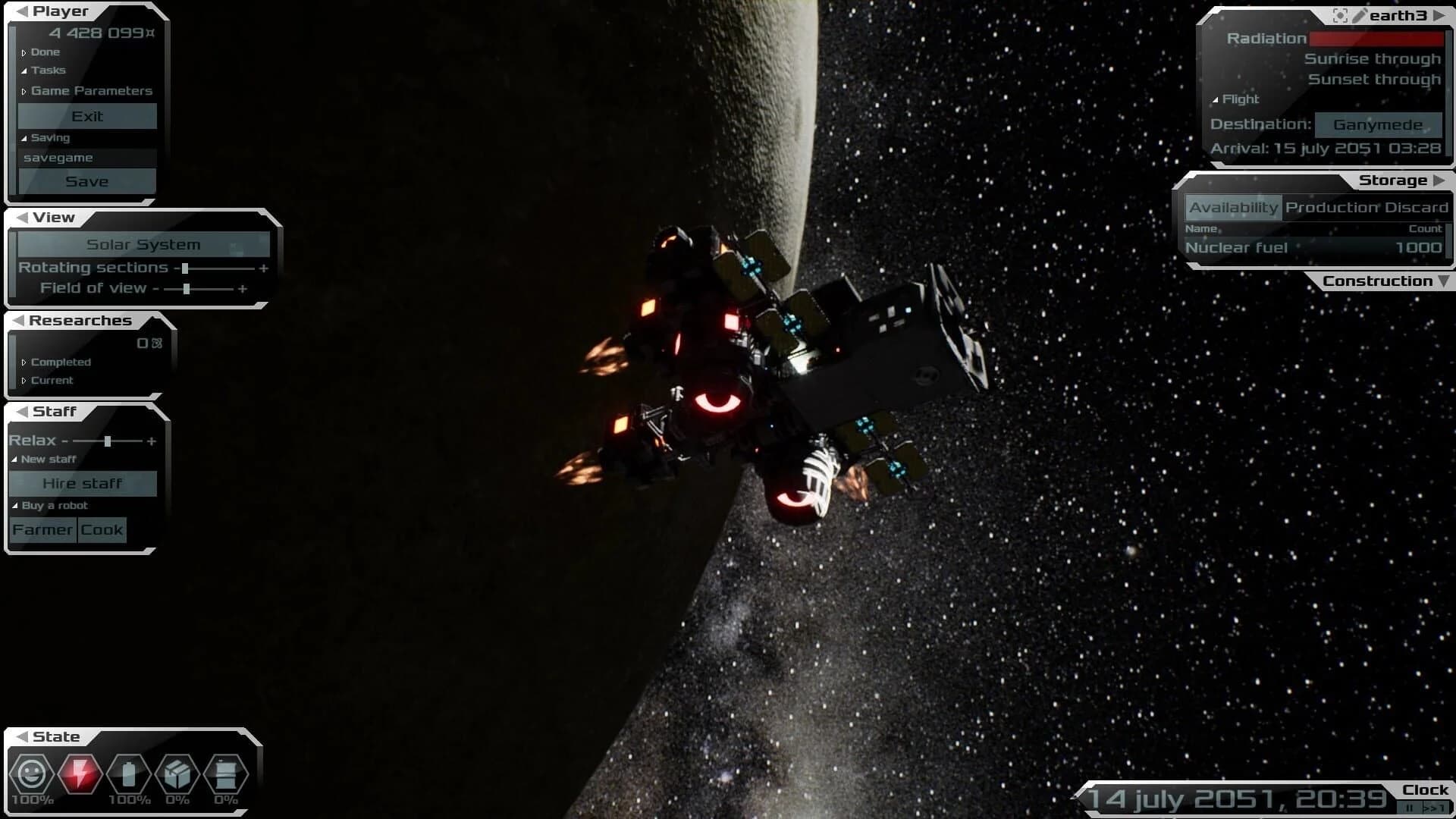
Task: Buy a Cook robot
Action: (102, 529)
